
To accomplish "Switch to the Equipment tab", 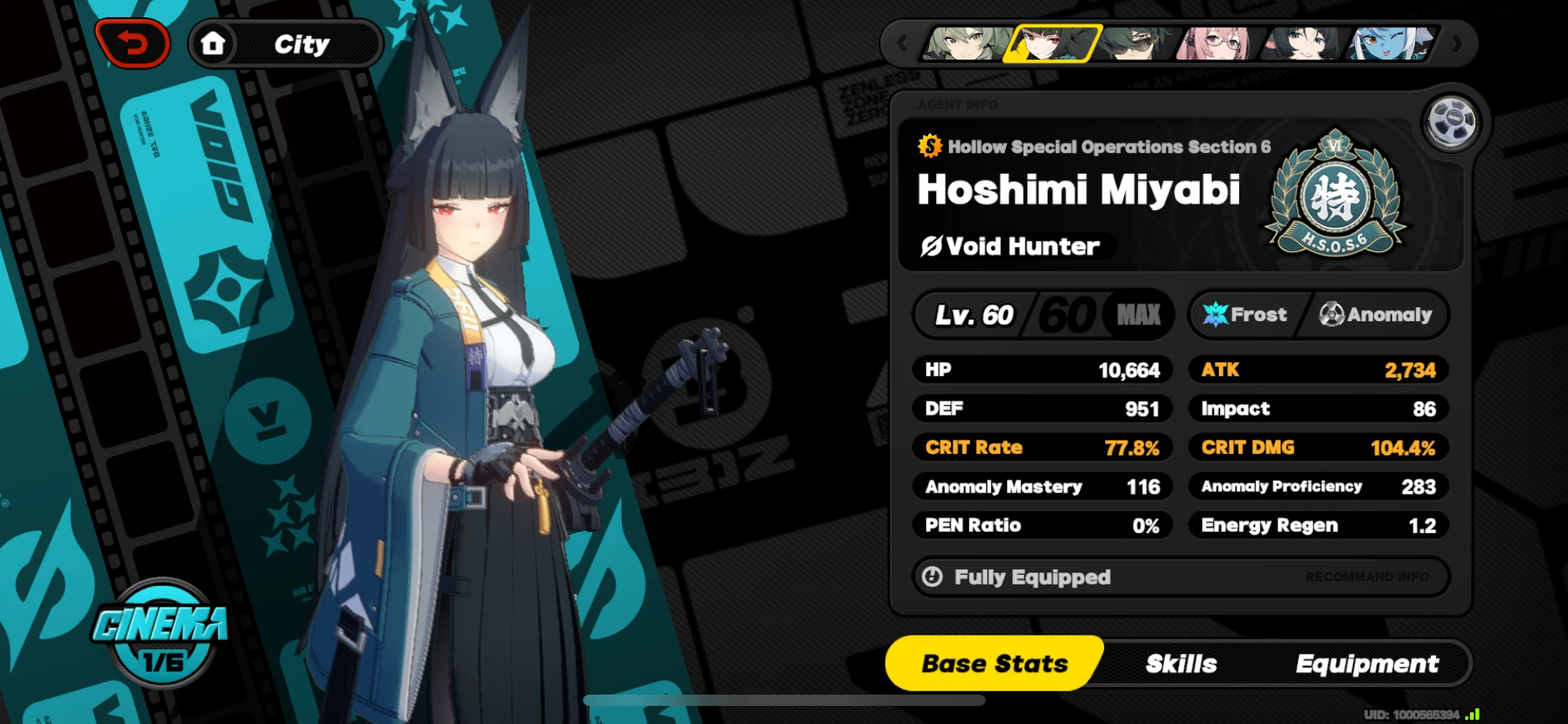I will (x=1367, y=663).
